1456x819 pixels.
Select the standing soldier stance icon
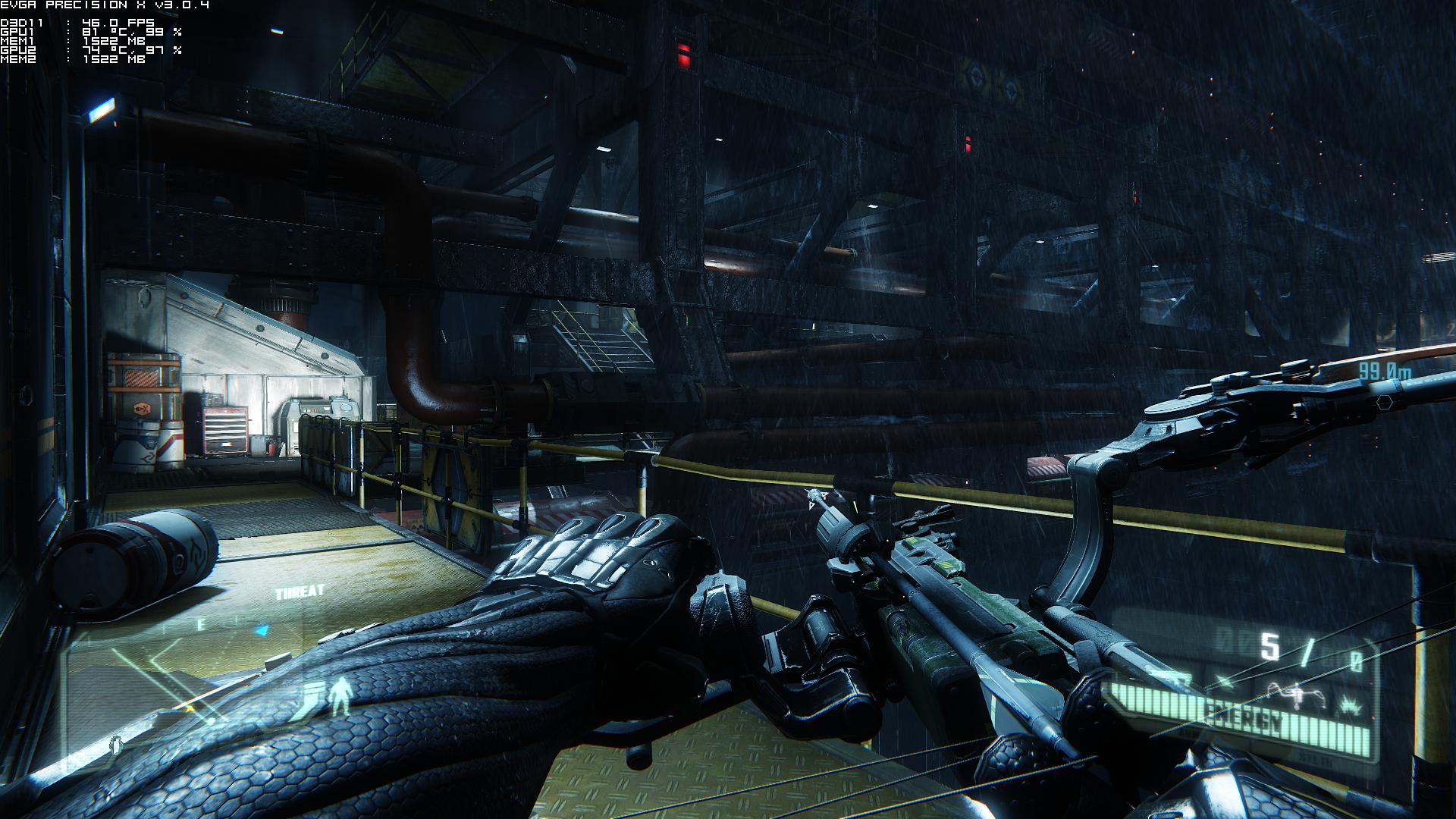point(341,695)
